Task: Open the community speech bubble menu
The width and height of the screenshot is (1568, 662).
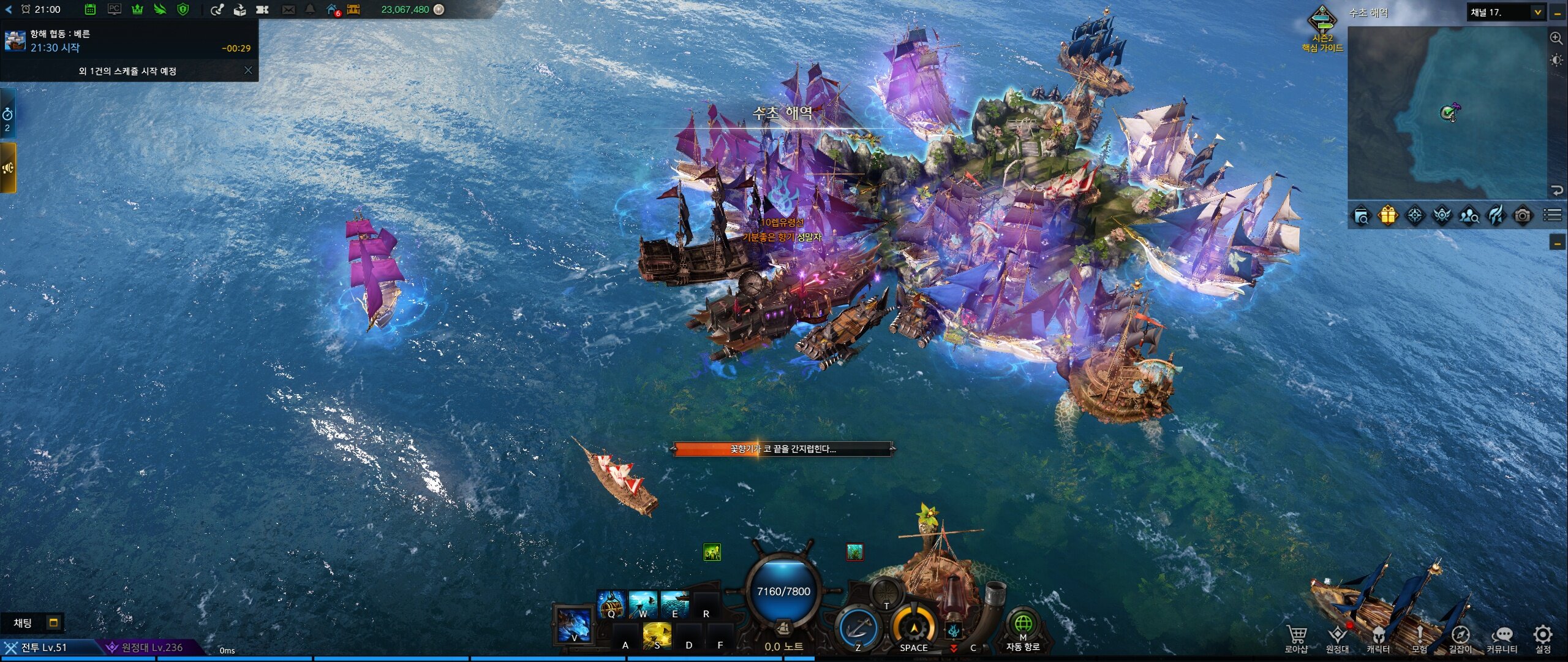Action: click(1502, 636)
